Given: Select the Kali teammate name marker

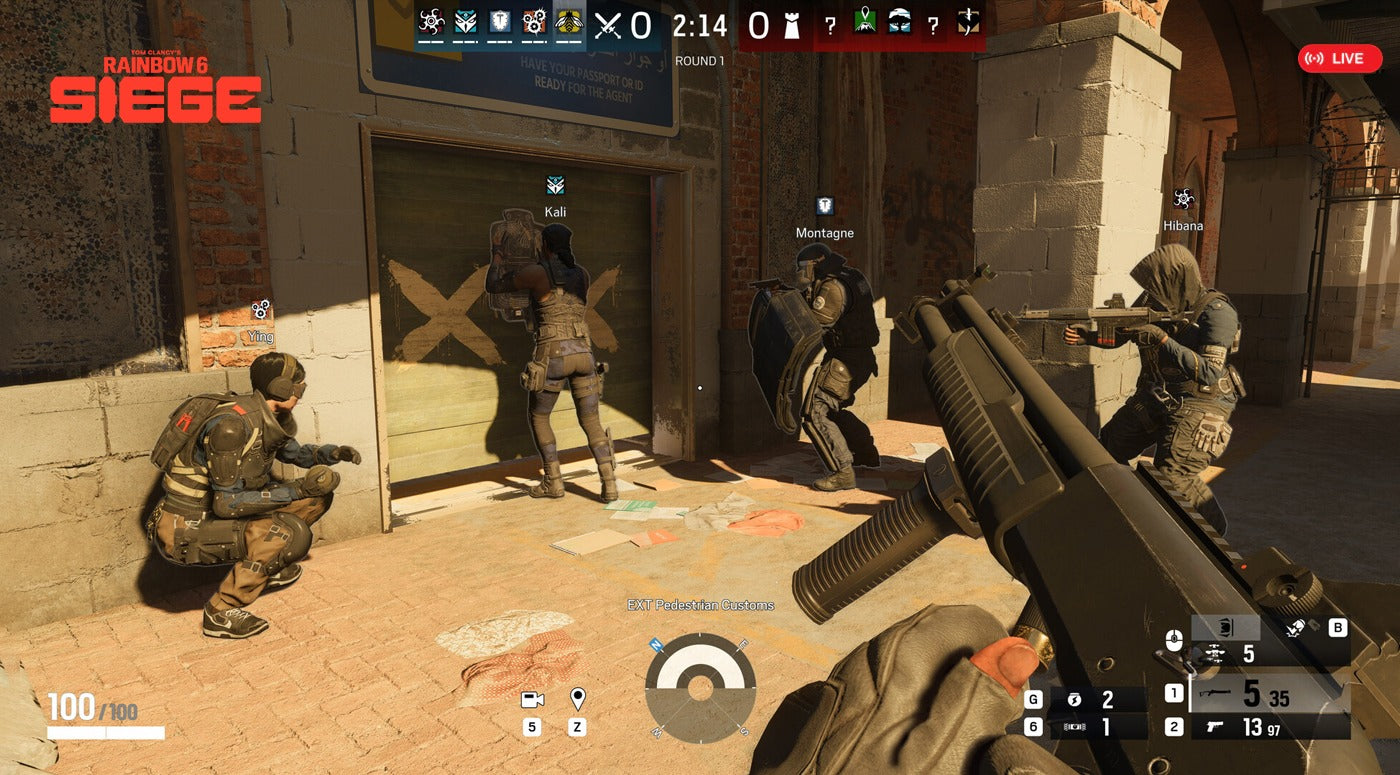Looking at the screenshot, I should 555,211.
